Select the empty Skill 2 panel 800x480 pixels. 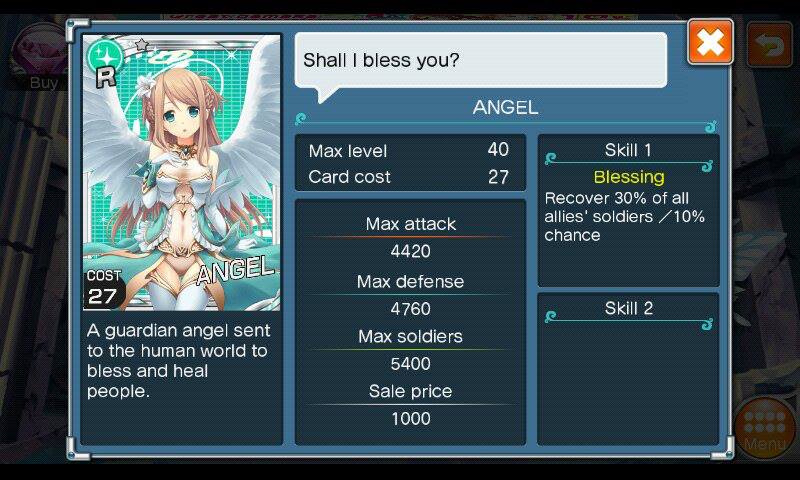[628, 367]
